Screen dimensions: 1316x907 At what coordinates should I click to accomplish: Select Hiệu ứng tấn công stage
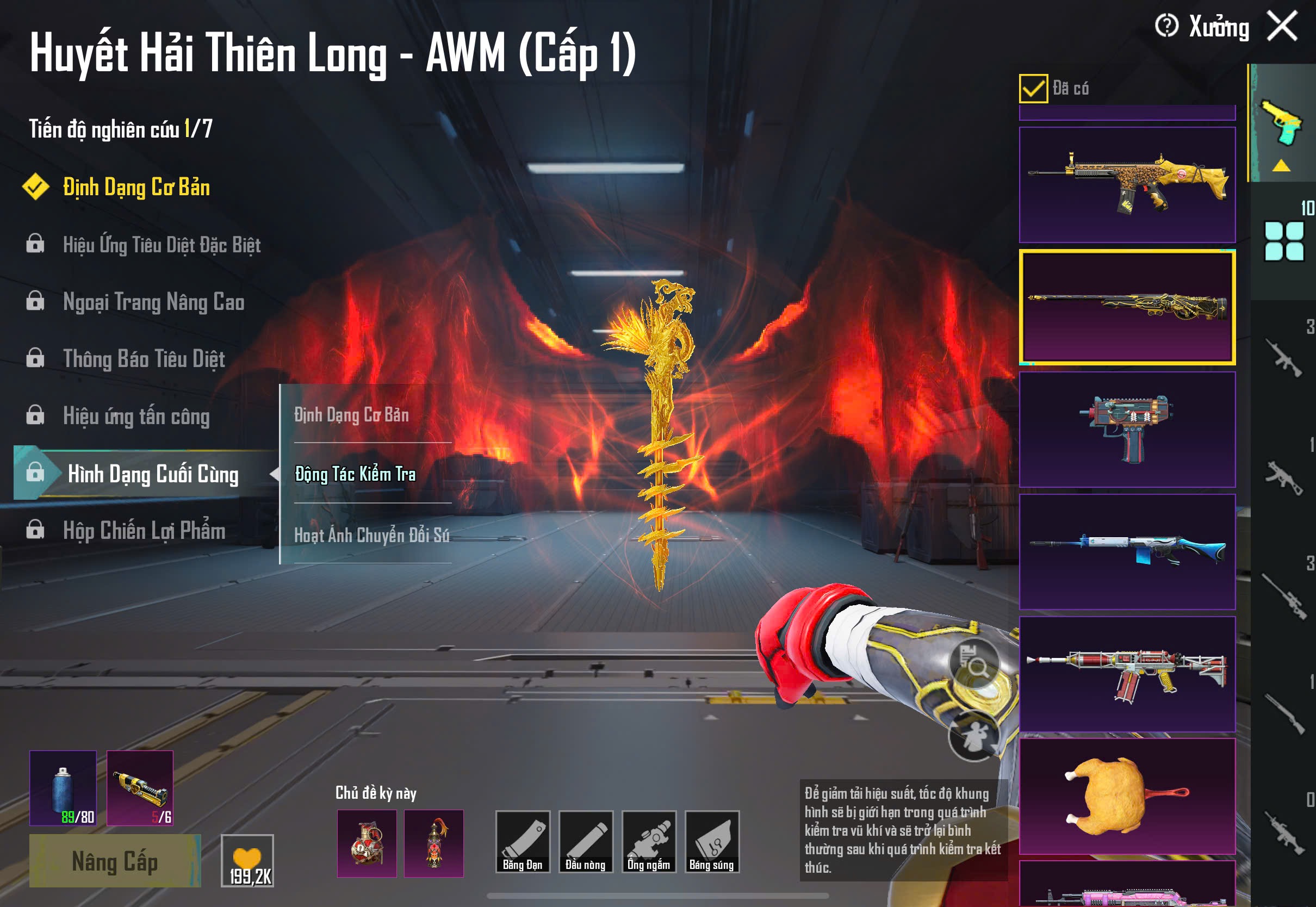136,417
